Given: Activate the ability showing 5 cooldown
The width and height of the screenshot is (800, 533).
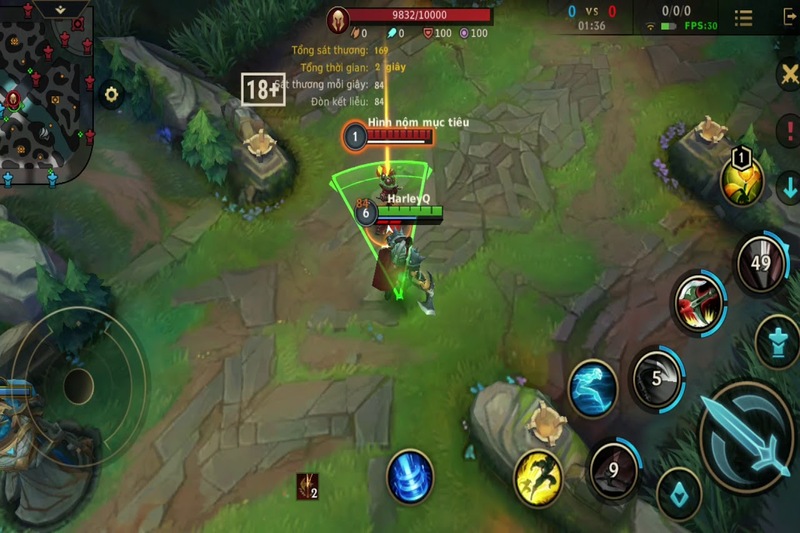Looking at the screenshot, I should tap(657, 379).
